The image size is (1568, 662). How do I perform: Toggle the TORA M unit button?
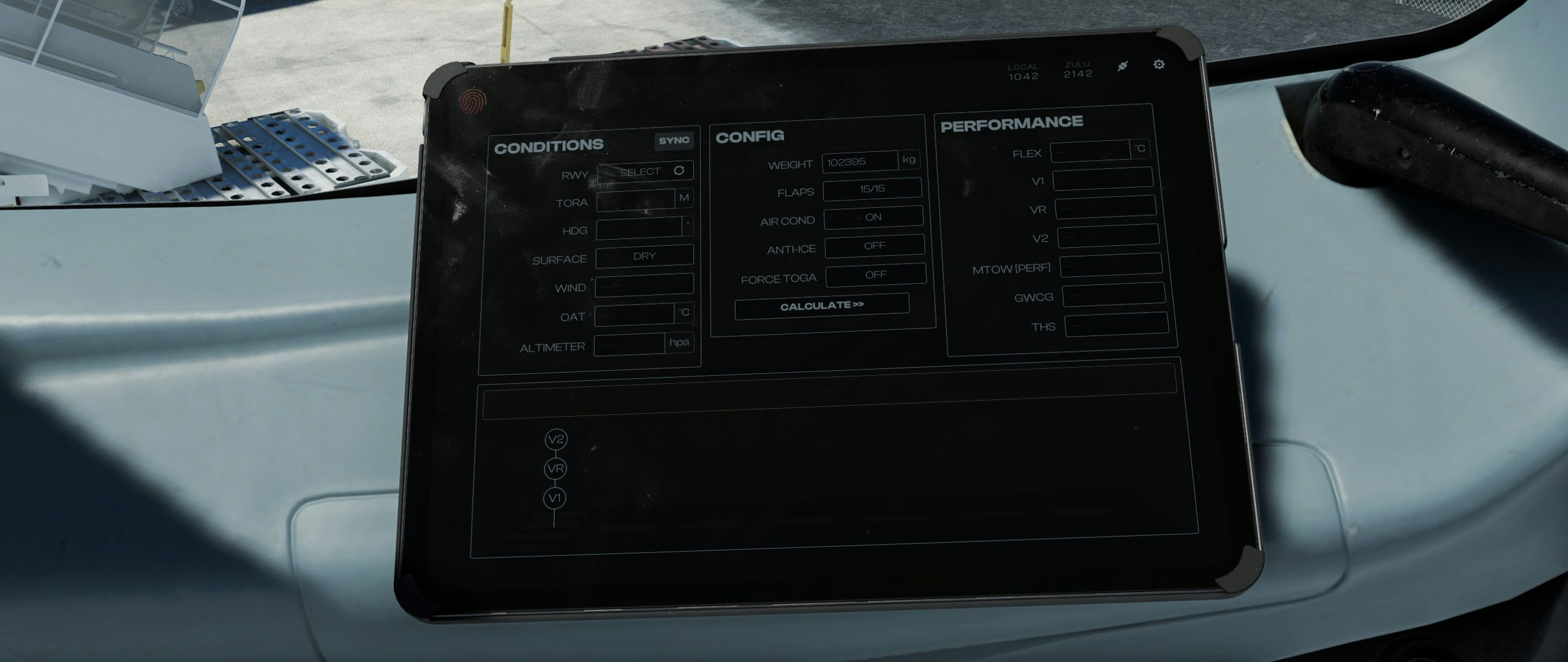point(684,198)
